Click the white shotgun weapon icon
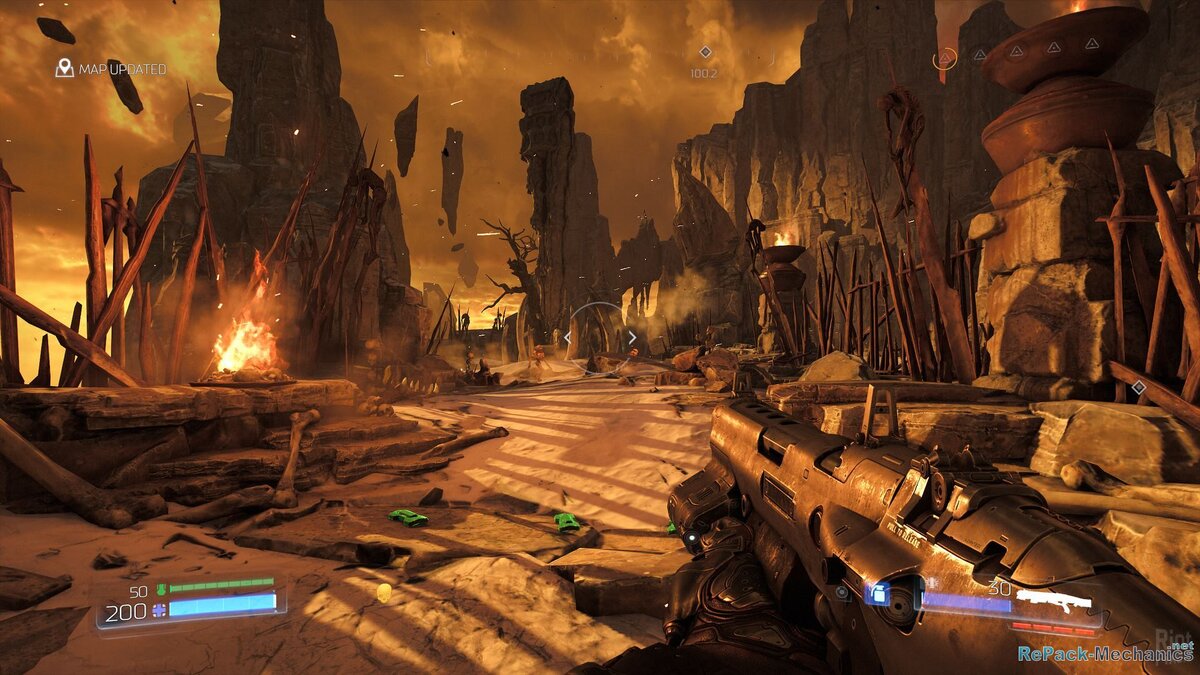This screenshot has height=675, width=1200. point(1053,601)
